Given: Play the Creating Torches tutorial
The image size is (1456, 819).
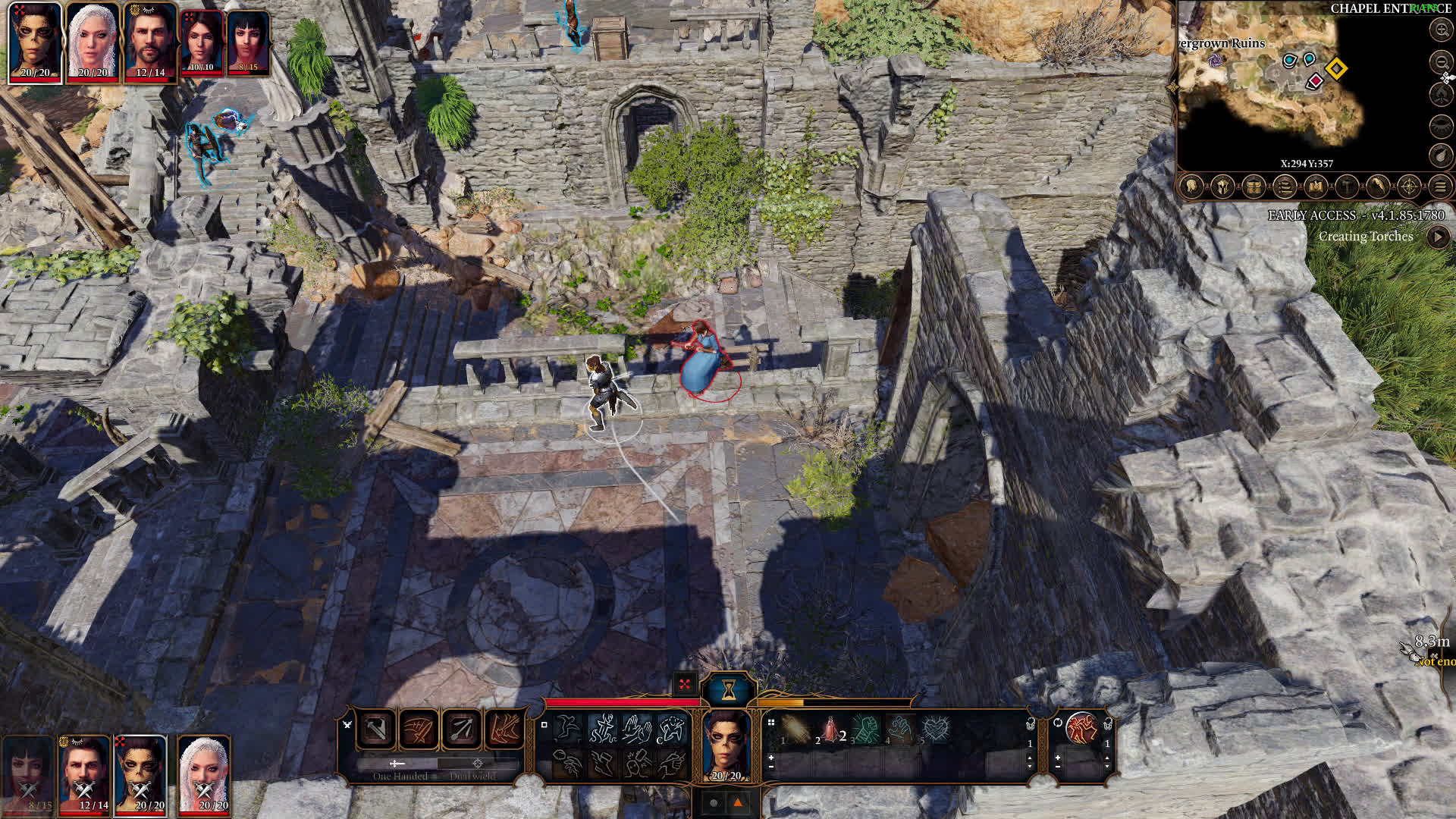Looking at the screenshot, I should [1438, 237].
